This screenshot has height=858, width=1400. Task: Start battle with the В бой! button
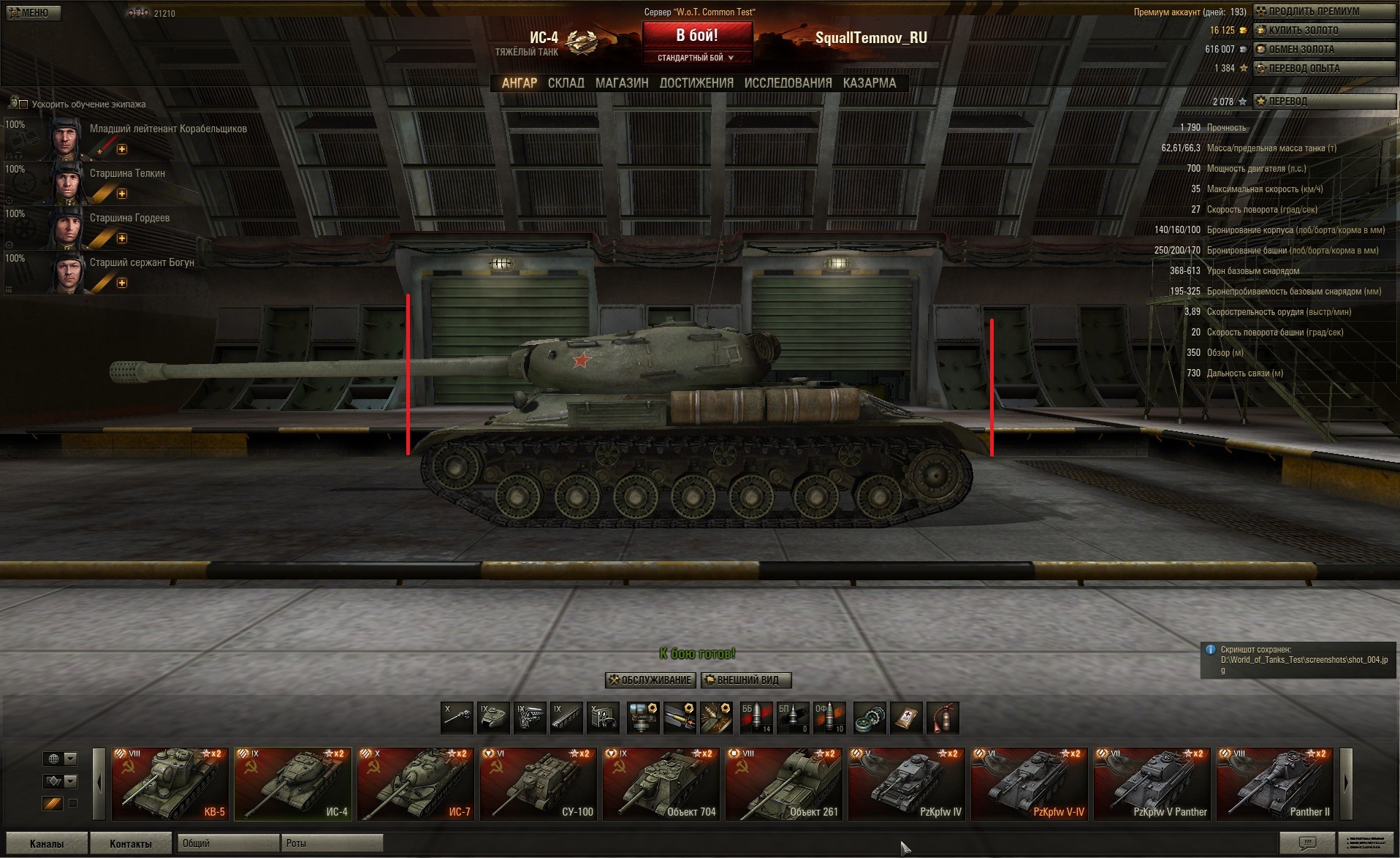(x=697, y=36)
